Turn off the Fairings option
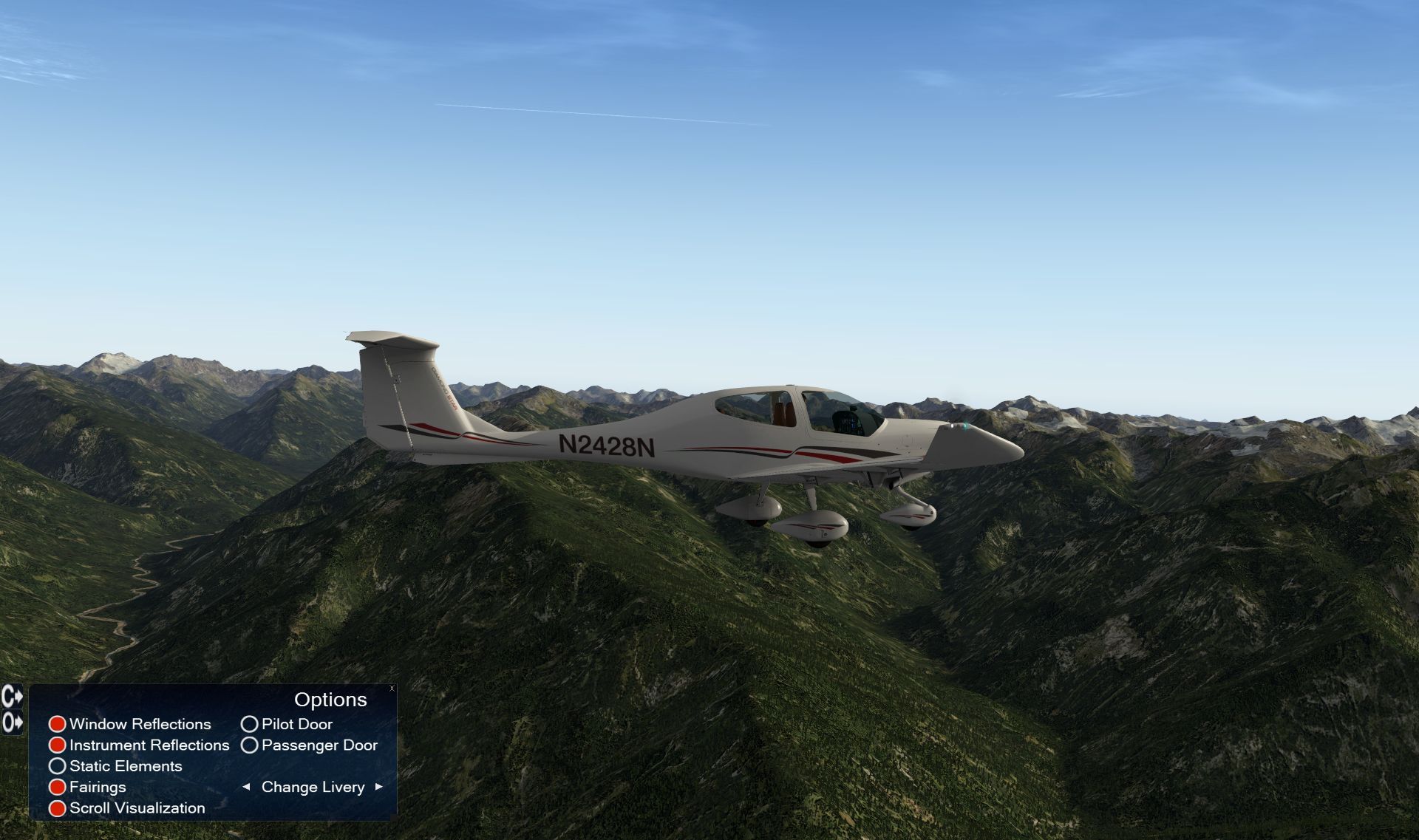Viewport: 1419px width, 840px height. point(58,788)
